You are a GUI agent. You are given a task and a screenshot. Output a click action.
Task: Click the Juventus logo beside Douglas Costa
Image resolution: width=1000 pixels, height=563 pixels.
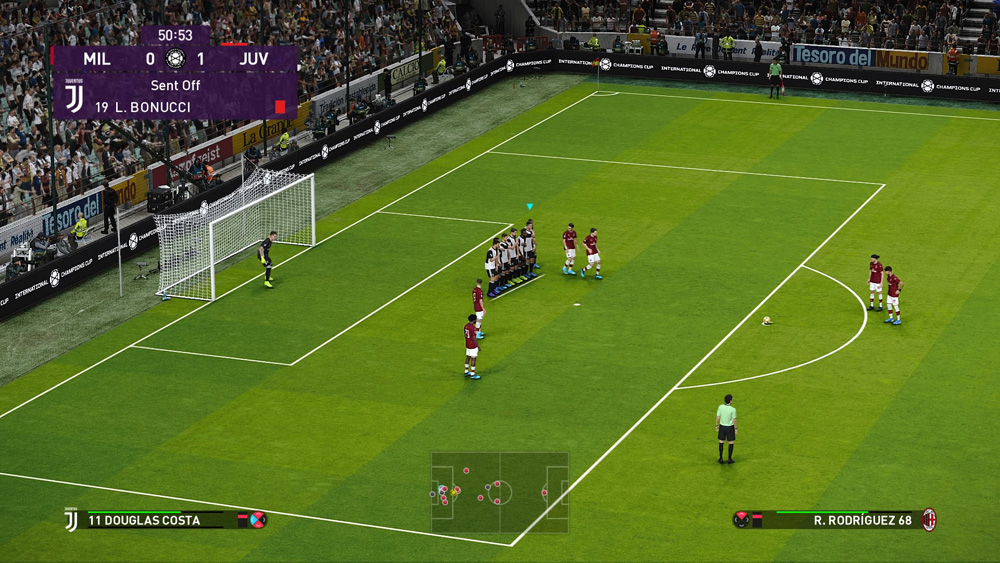tap(71, 520)
